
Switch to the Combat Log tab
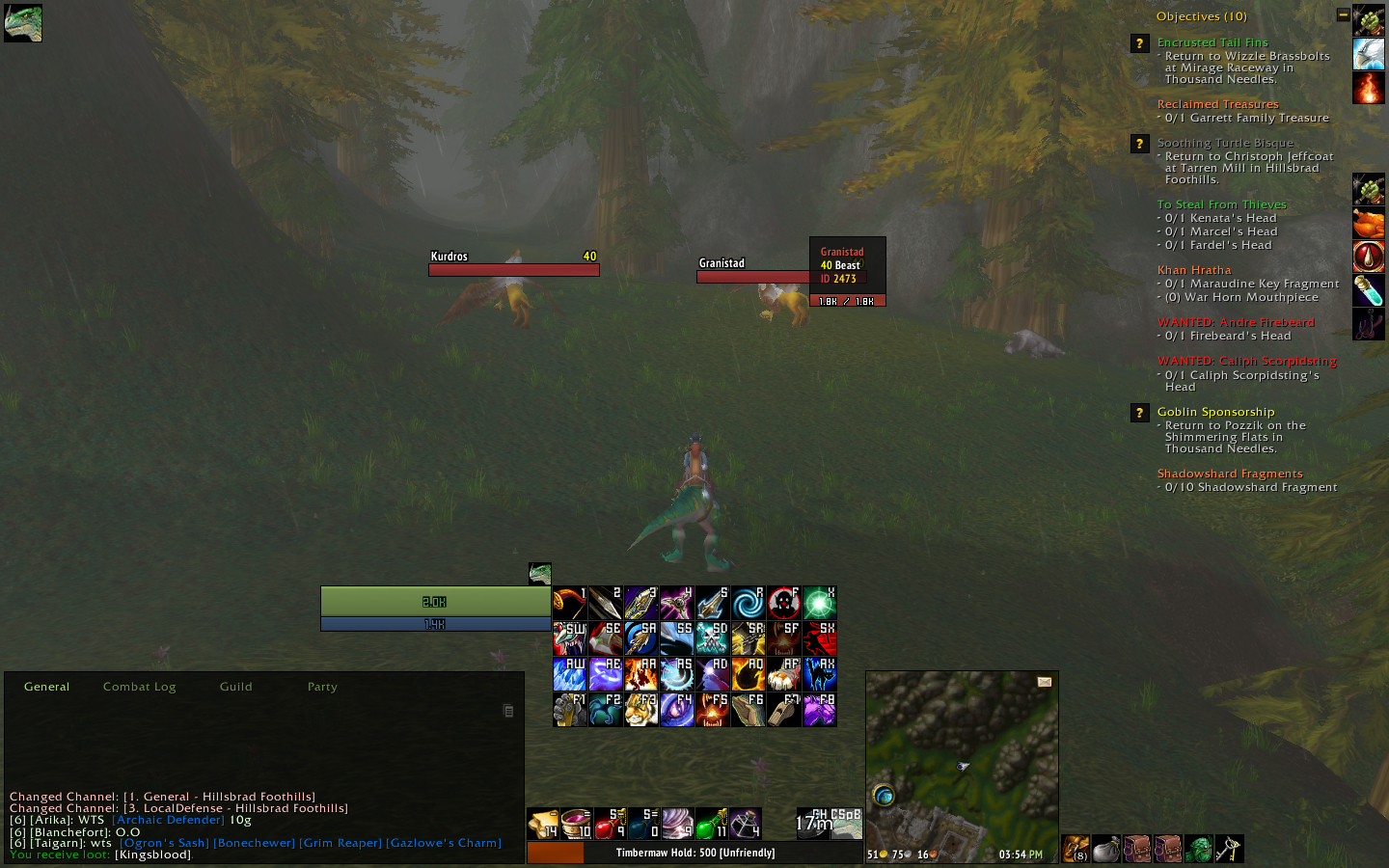pyautogui.click(x=139, y=687)
